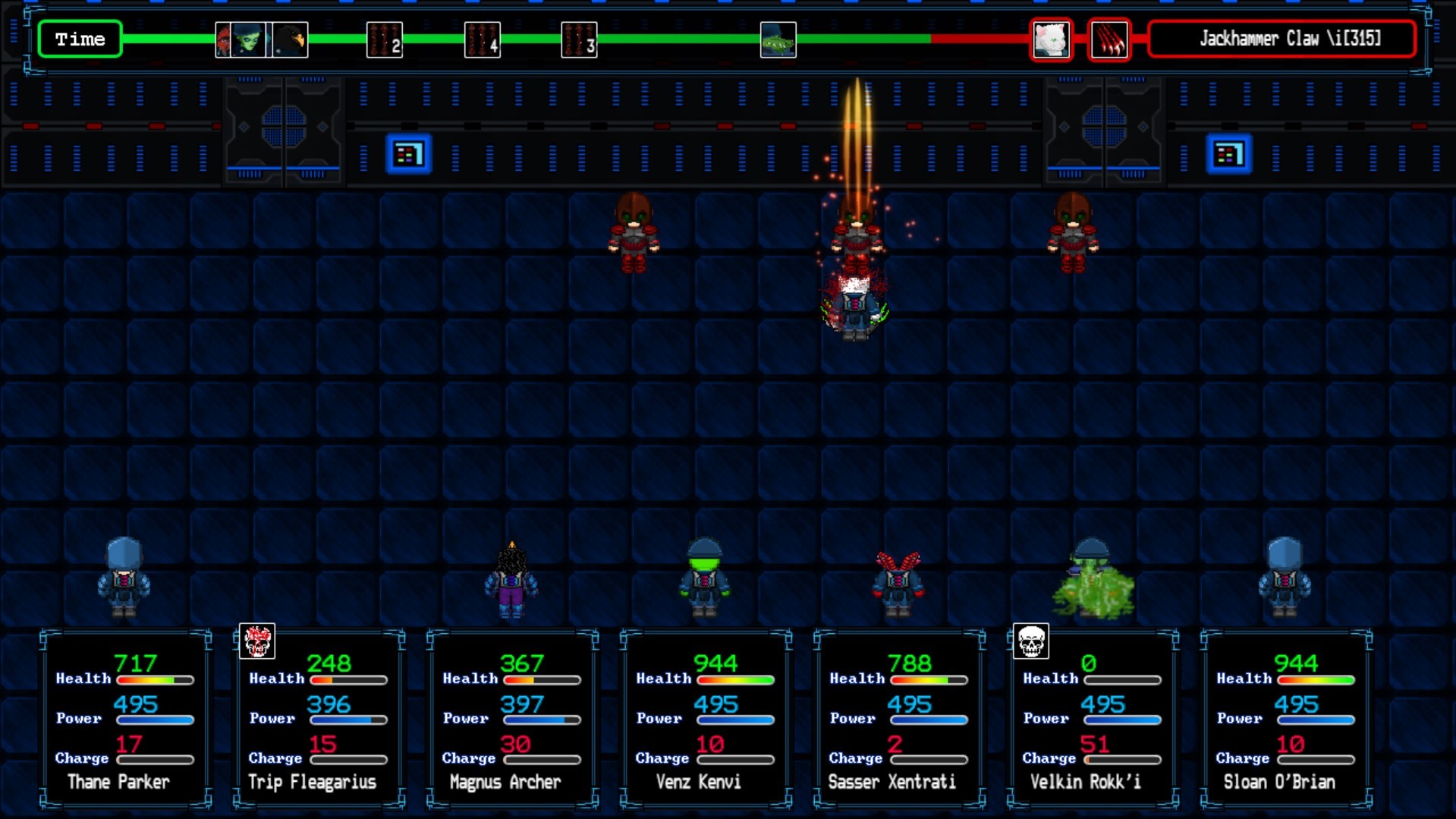Click the black eagle portrait on the turn order bar

click(291, 39)
